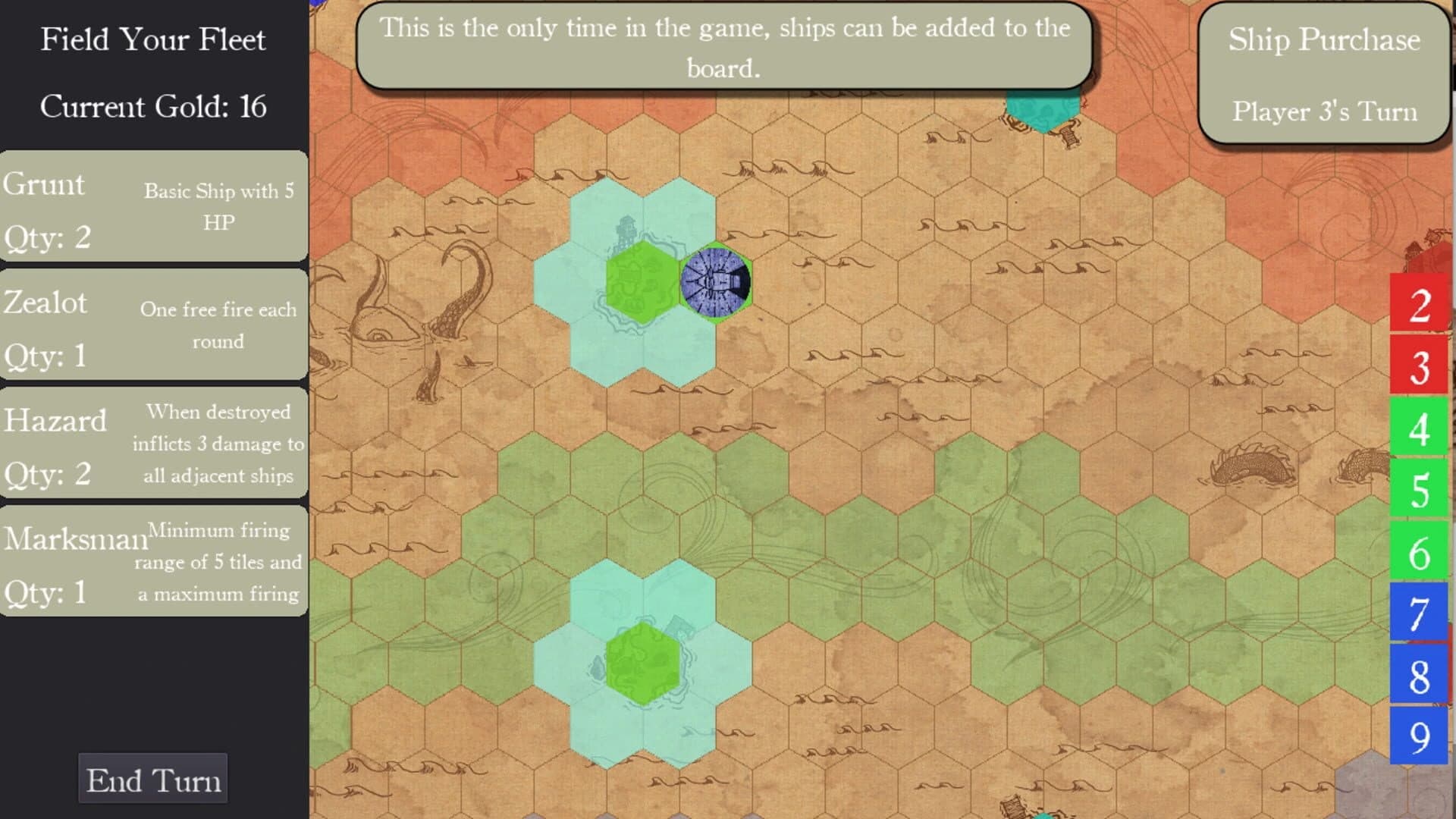Choose the Hazard ship from the fleet list
1456x819 pixels.
coord(152,444)
